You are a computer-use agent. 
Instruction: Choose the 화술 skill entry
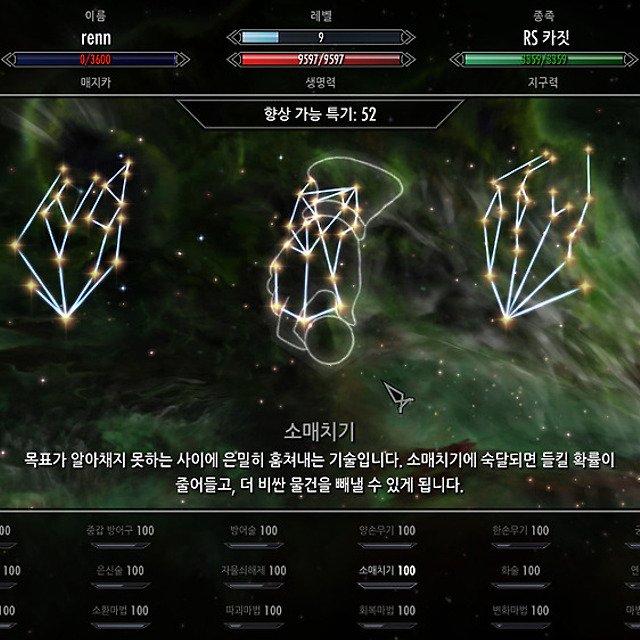tap(520, 570)
